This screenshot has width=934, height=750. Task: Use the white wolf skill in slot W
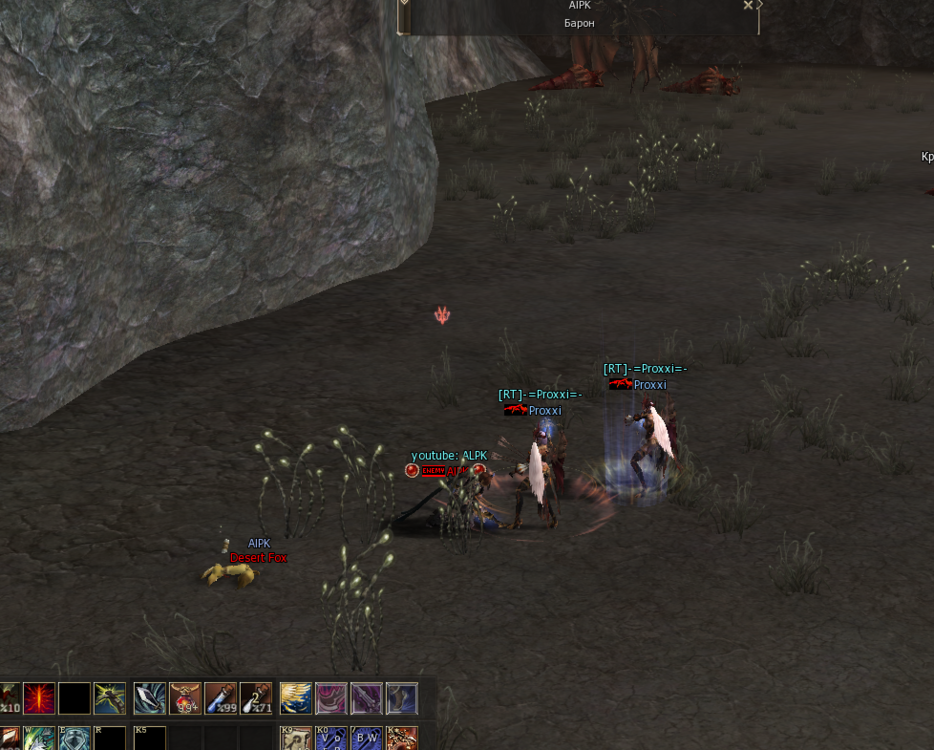40,739
